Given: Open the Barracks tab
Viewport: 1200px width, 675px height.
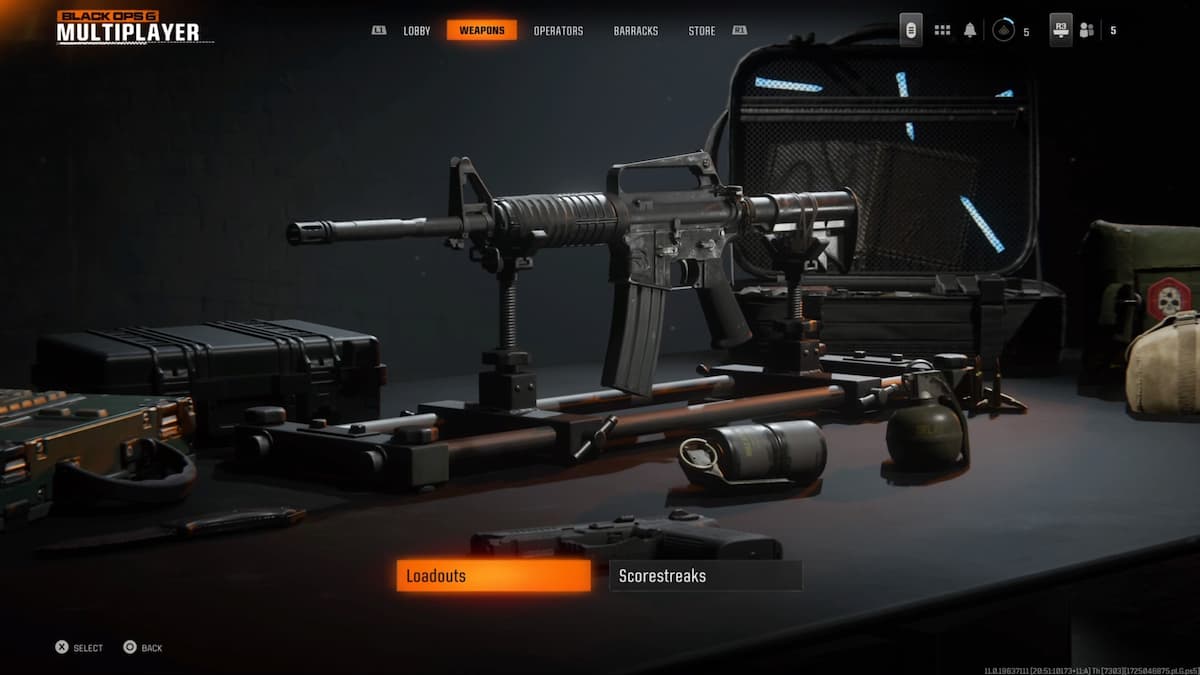Looking at the screenshot, I should tap(636, 31).
